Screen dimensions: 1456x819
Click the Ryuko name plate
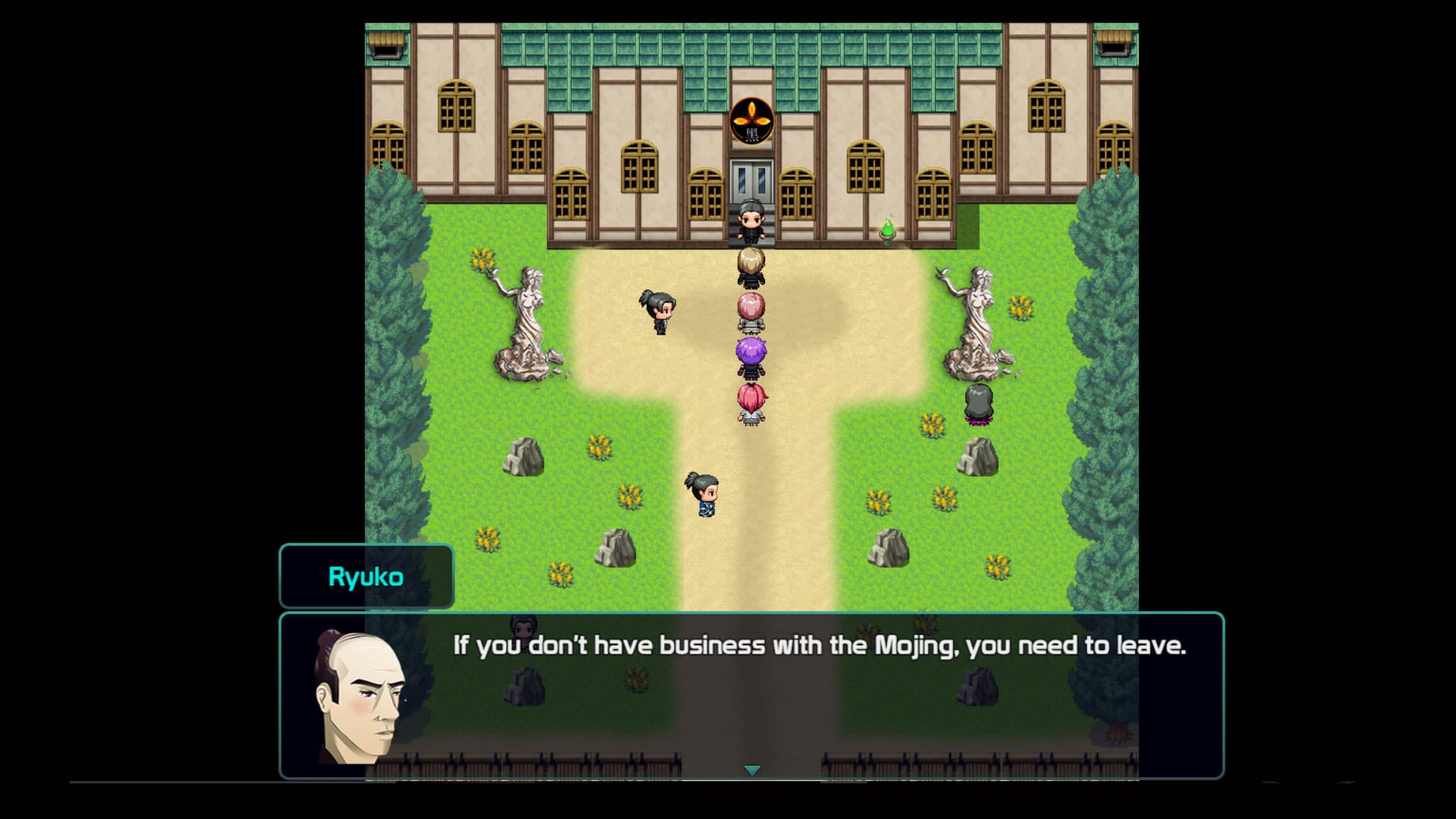click(367, 575)
